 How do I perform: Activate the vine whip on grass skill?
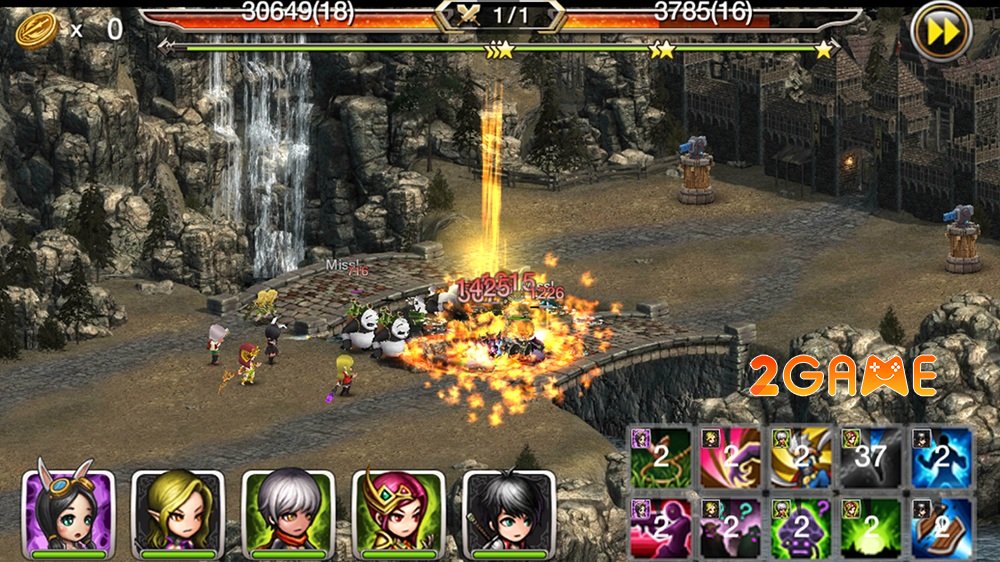(661, 457)
